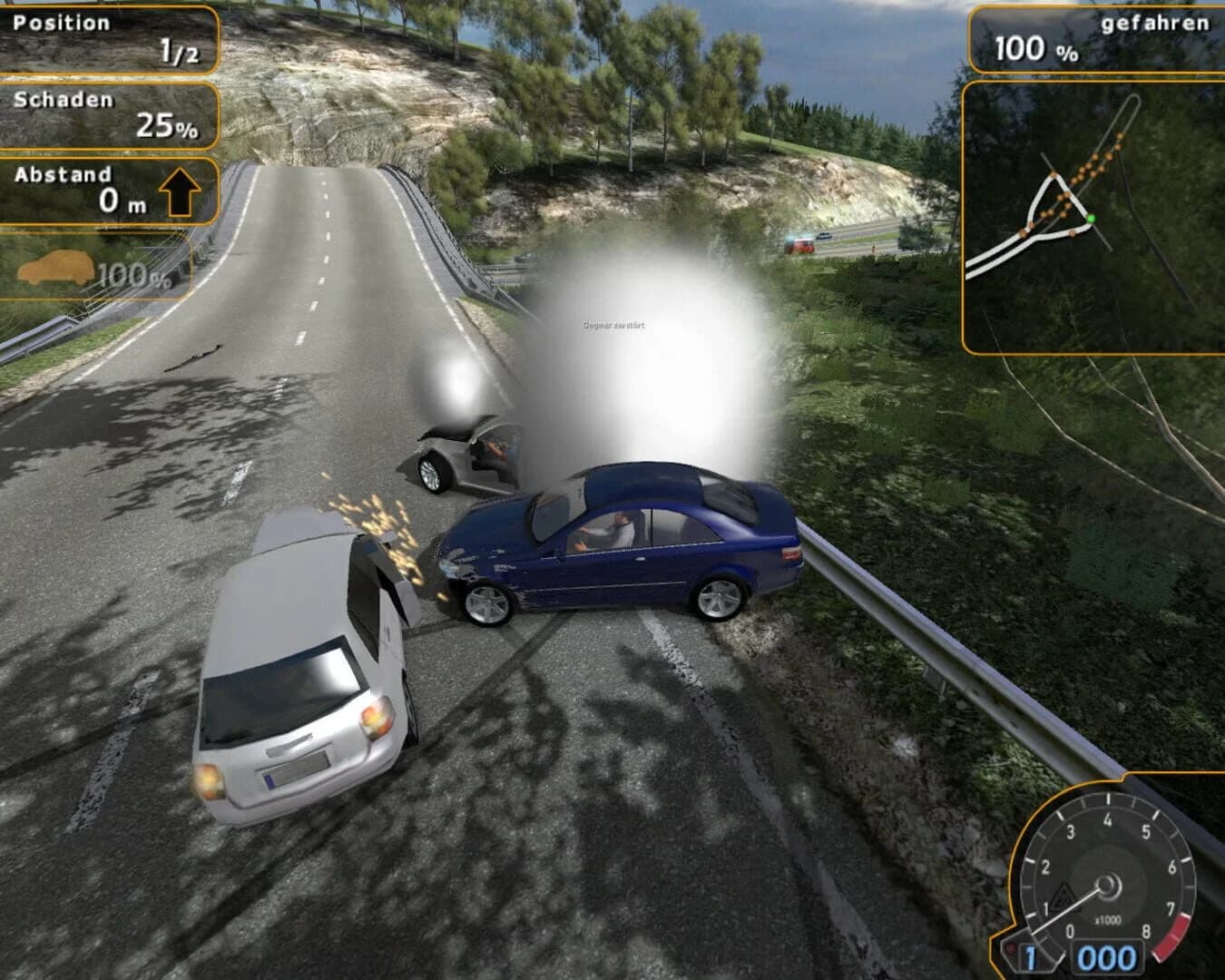Click the green player marker on the minimap
Viewport: 1225px width, 980px height.
click(1093, 218)
